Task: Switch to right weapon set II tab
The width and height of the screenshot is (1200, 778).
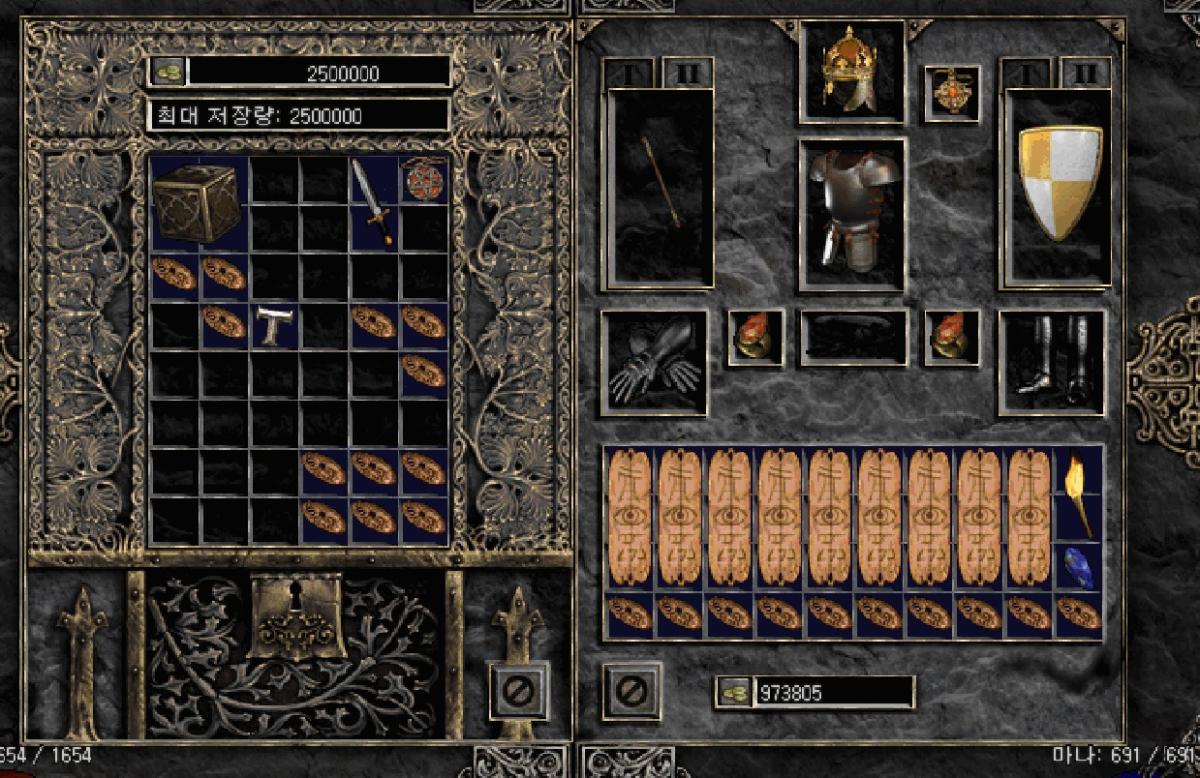Action: (1084, 73)
